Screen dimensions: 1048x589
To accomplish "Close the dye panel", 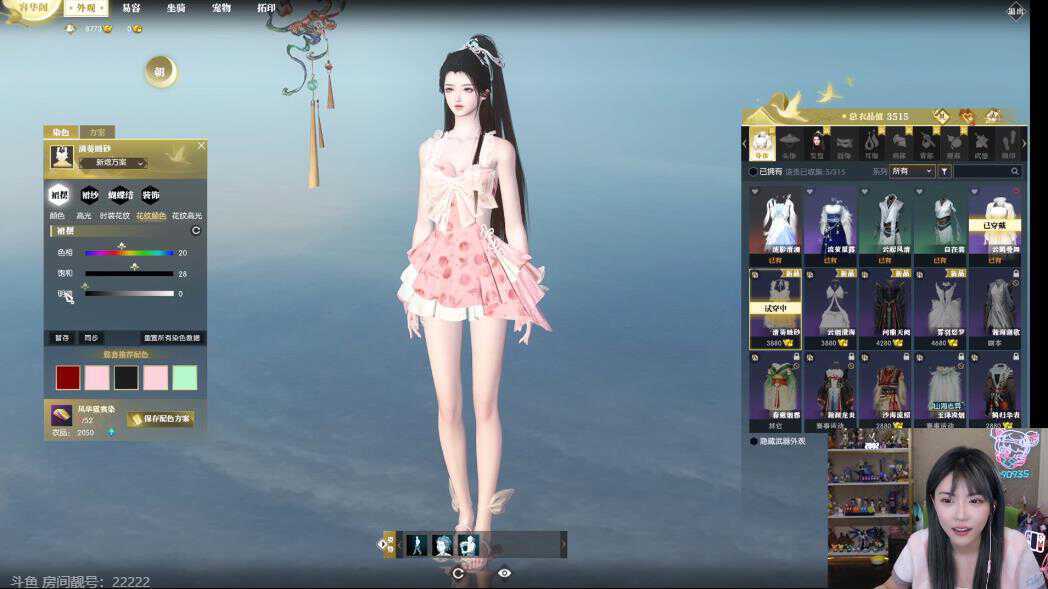I will click(x=201, y=146).
